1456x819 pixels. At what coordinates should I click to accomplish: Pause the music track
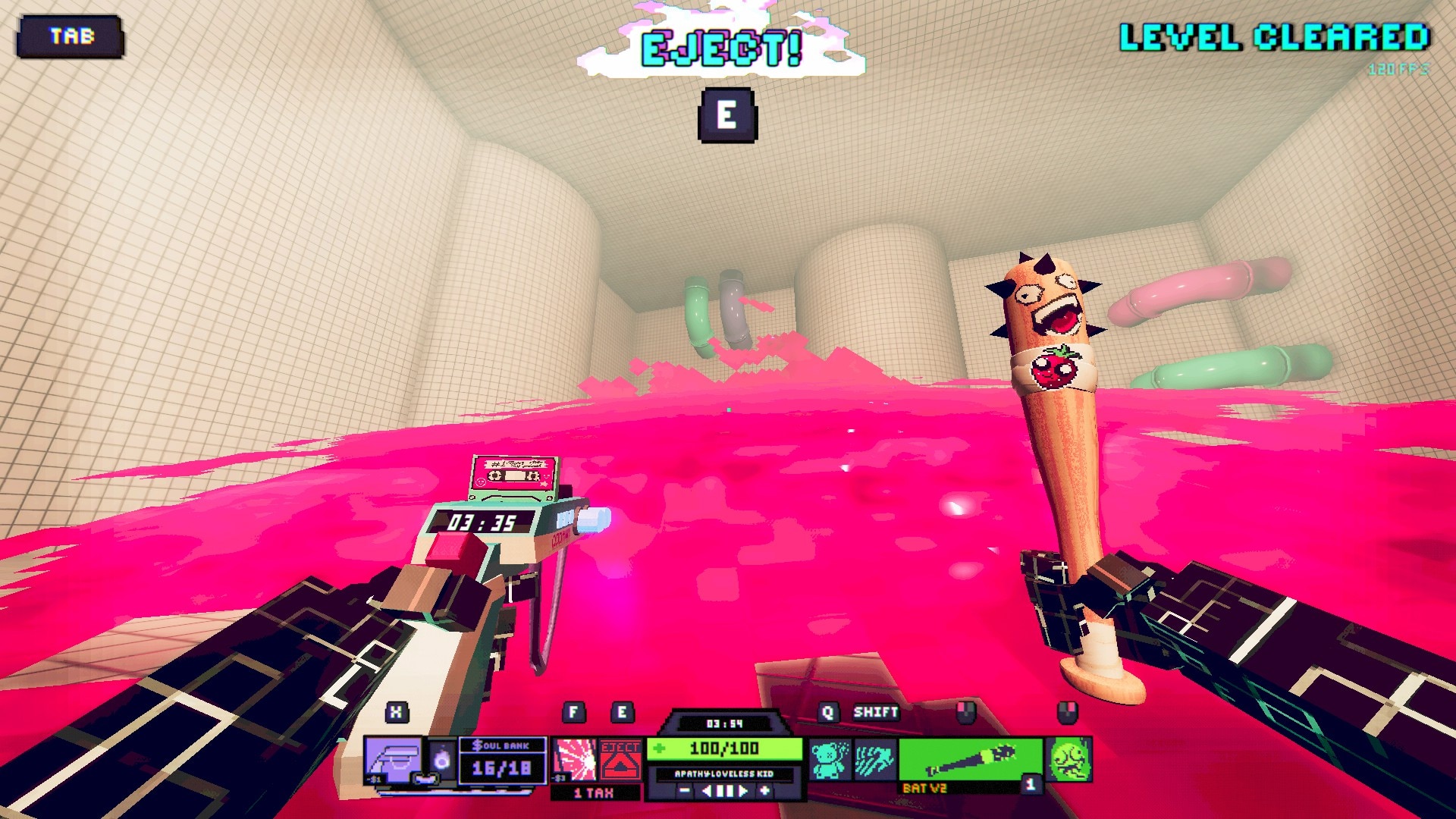coord(725,791)
